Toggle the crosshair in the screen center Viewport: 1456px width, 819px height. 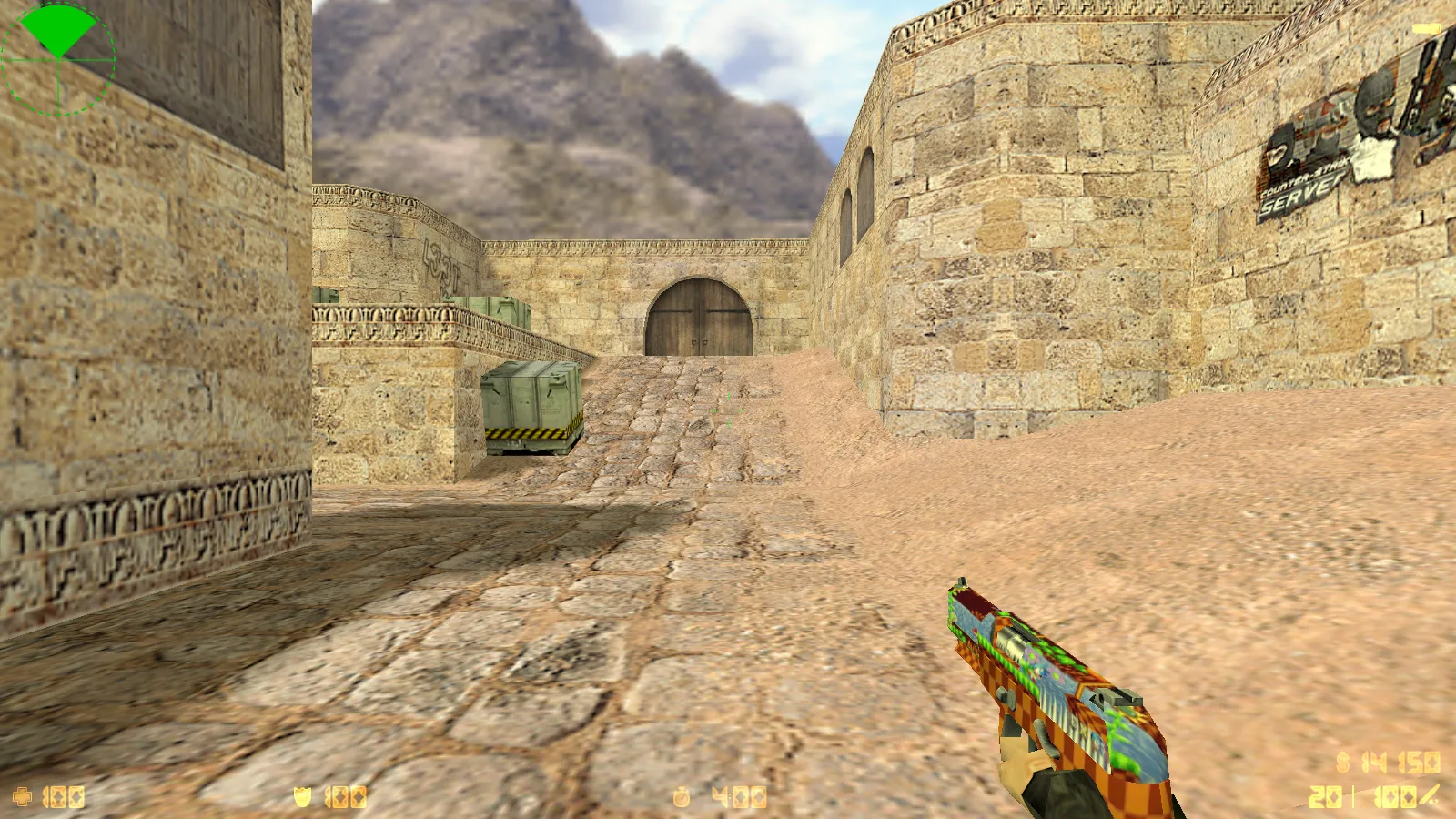728,409
